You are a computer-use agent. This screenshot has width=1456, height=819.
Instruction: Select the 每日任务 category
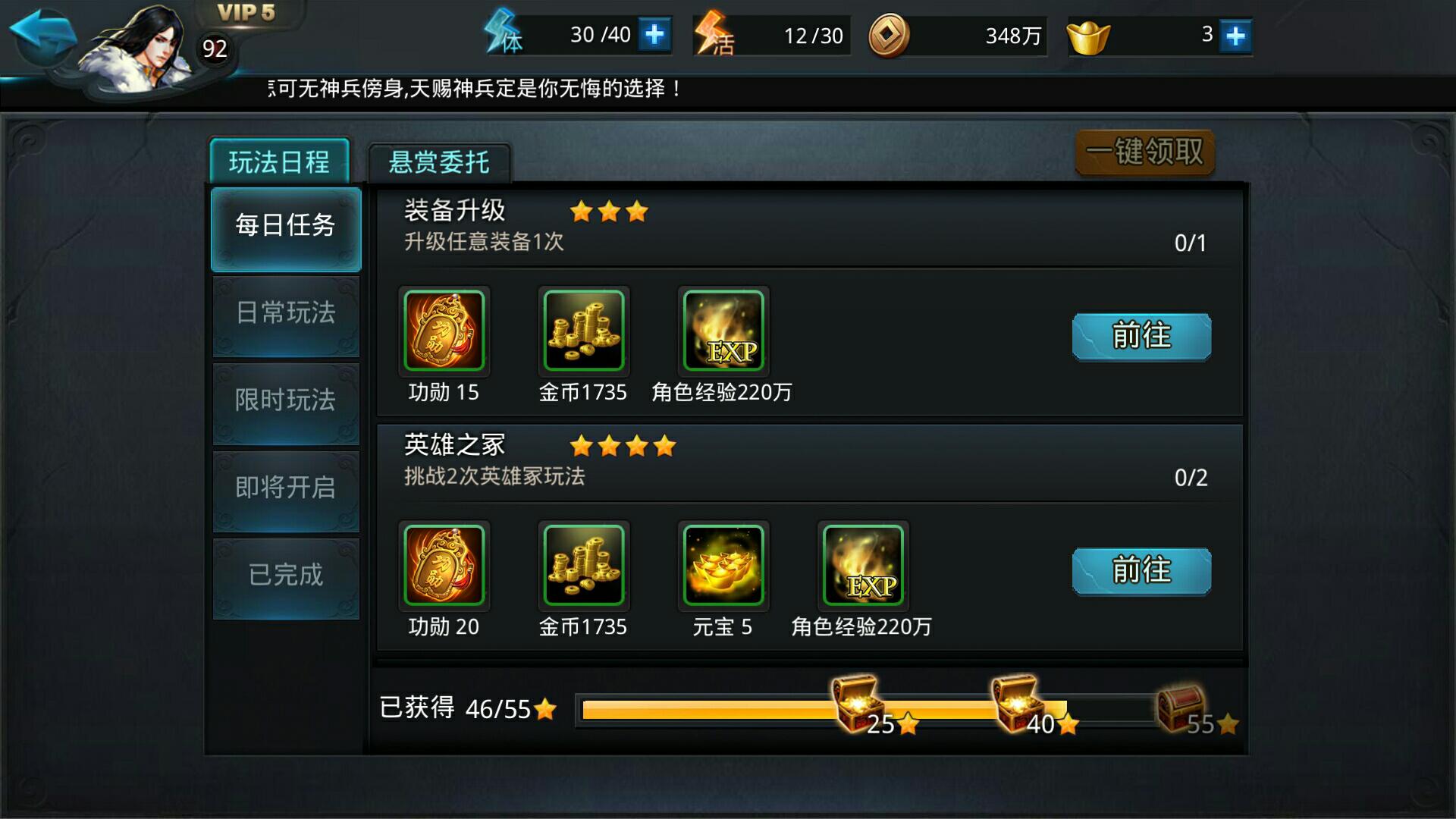[x=286, y=227]
